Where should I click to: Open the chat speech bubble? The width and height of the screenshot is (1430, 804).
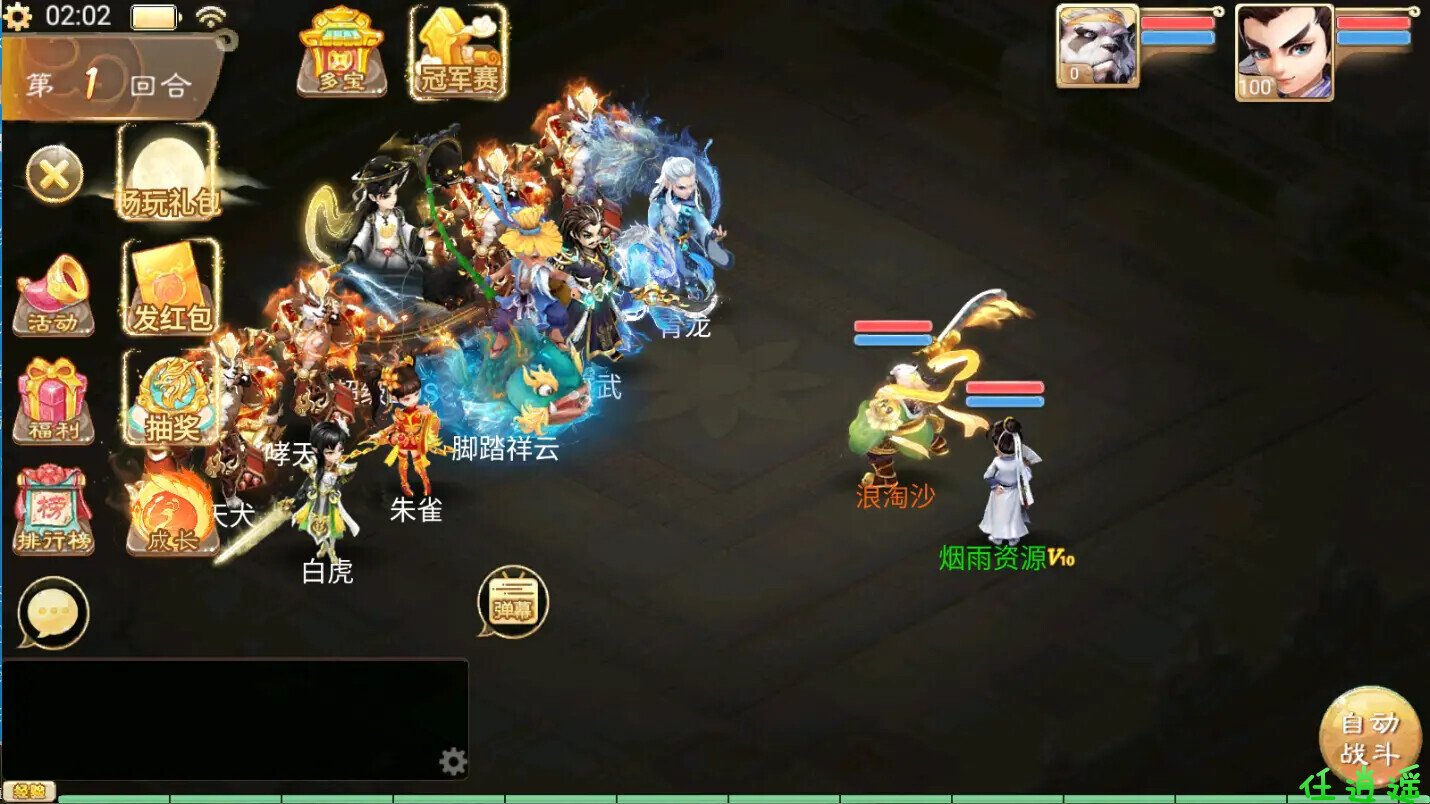pyautogui.click(x=53, y=613)
